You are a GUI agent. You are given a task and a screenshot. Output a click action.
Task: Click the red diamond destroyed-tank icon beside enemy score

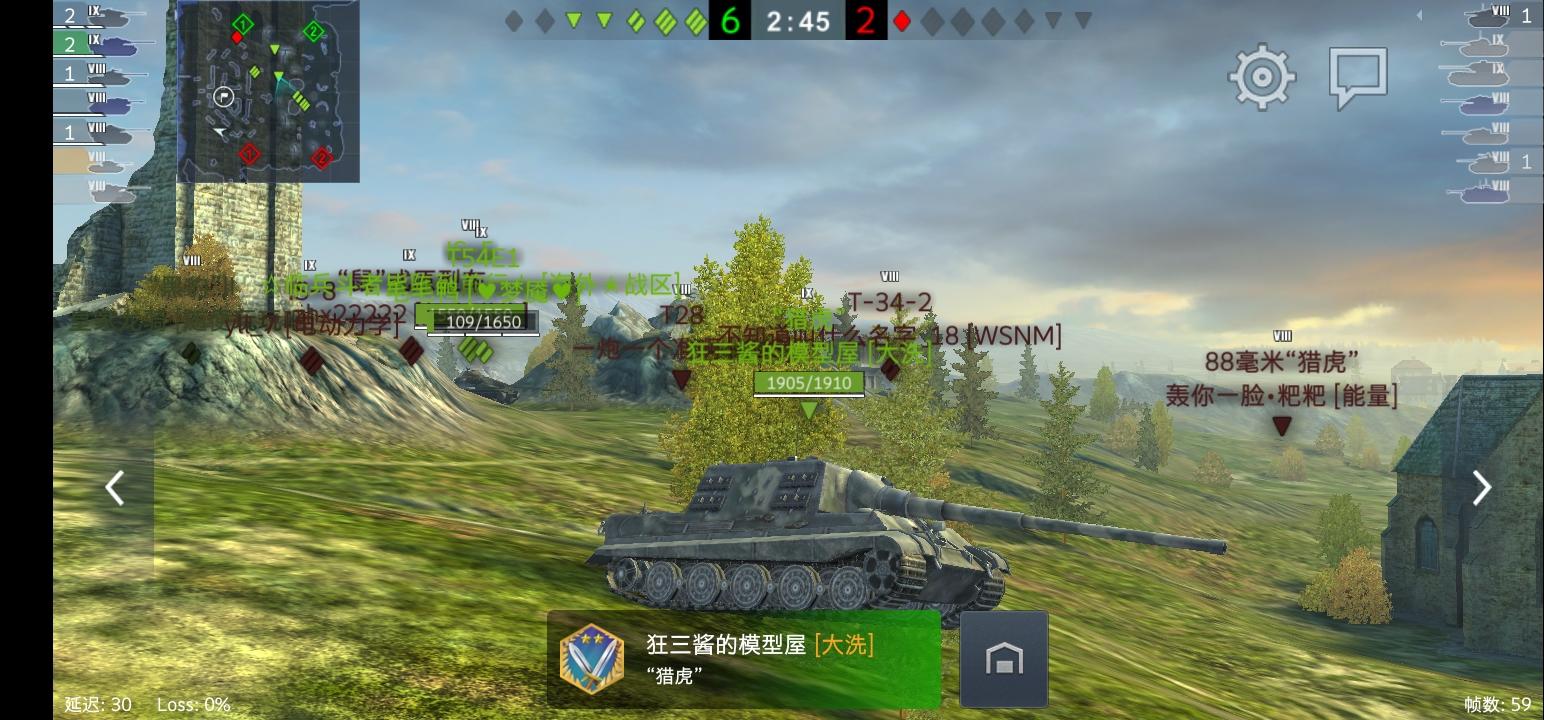click(901, 20)
